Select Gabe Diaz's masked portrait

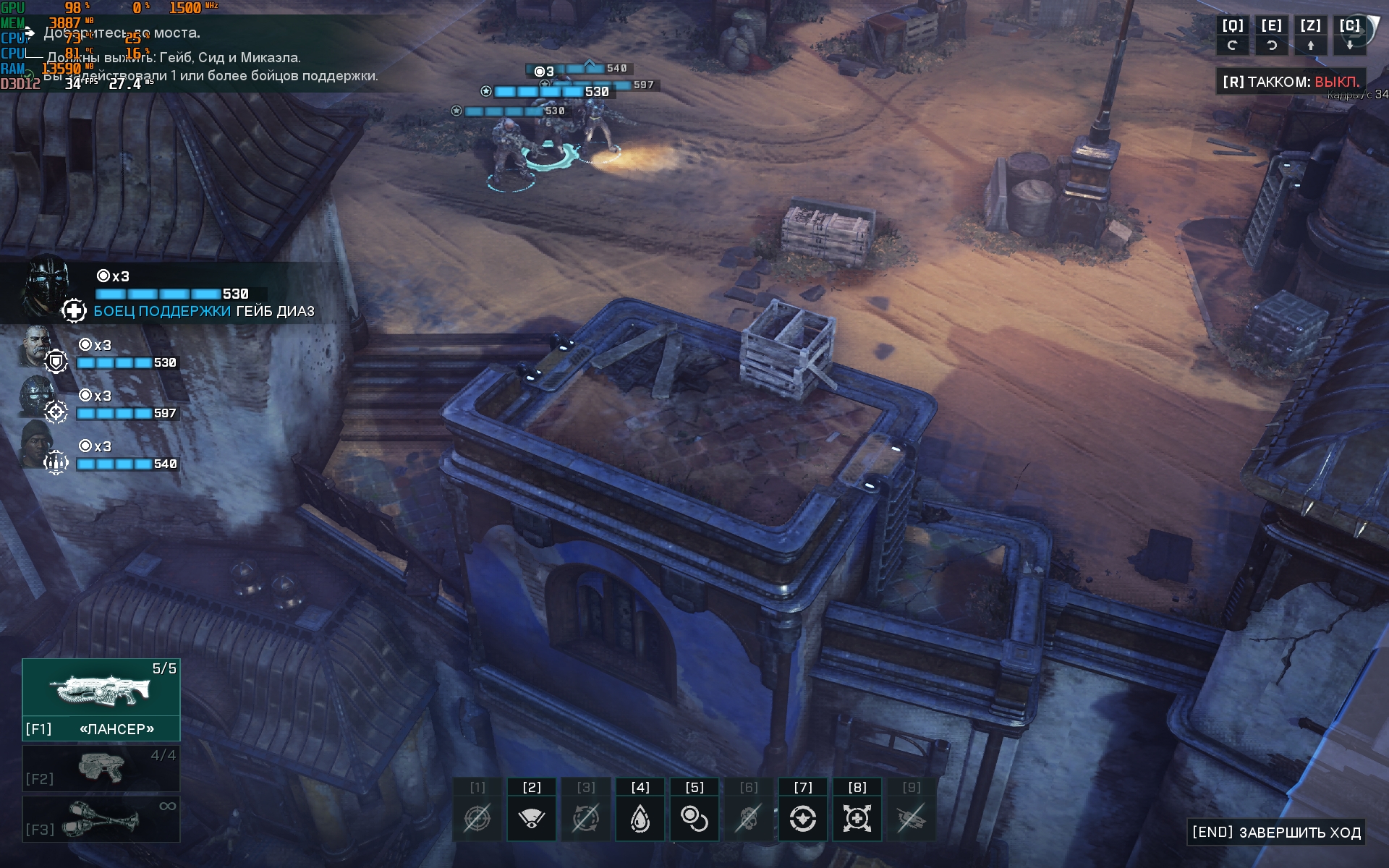pos(45,284)
